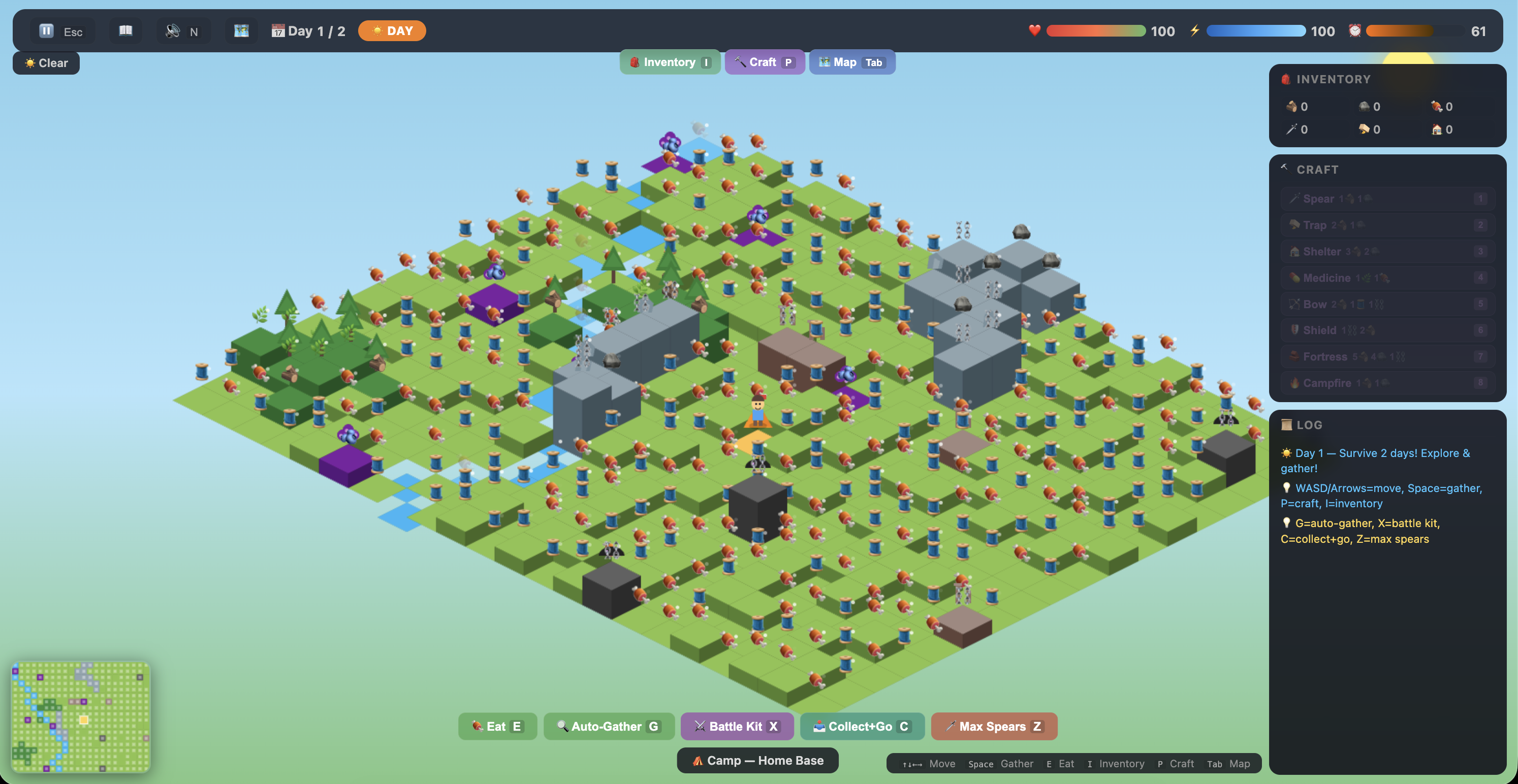Expand the Craft menu with the Craft button
Viewport: 1518px width, 784px height.
[x=765, y=62]
